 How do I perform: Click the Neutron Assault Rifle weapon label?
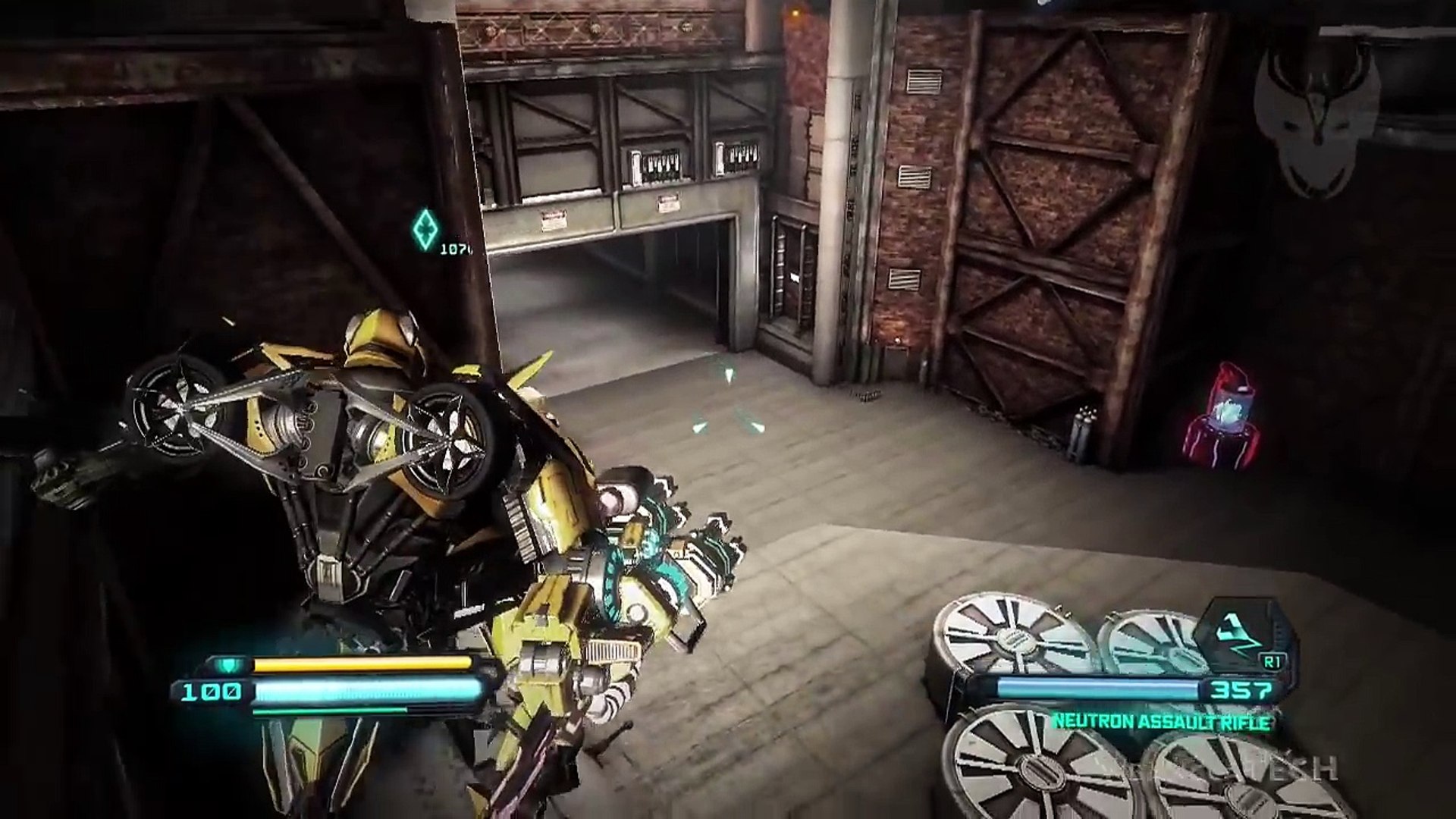(1160, 722)
